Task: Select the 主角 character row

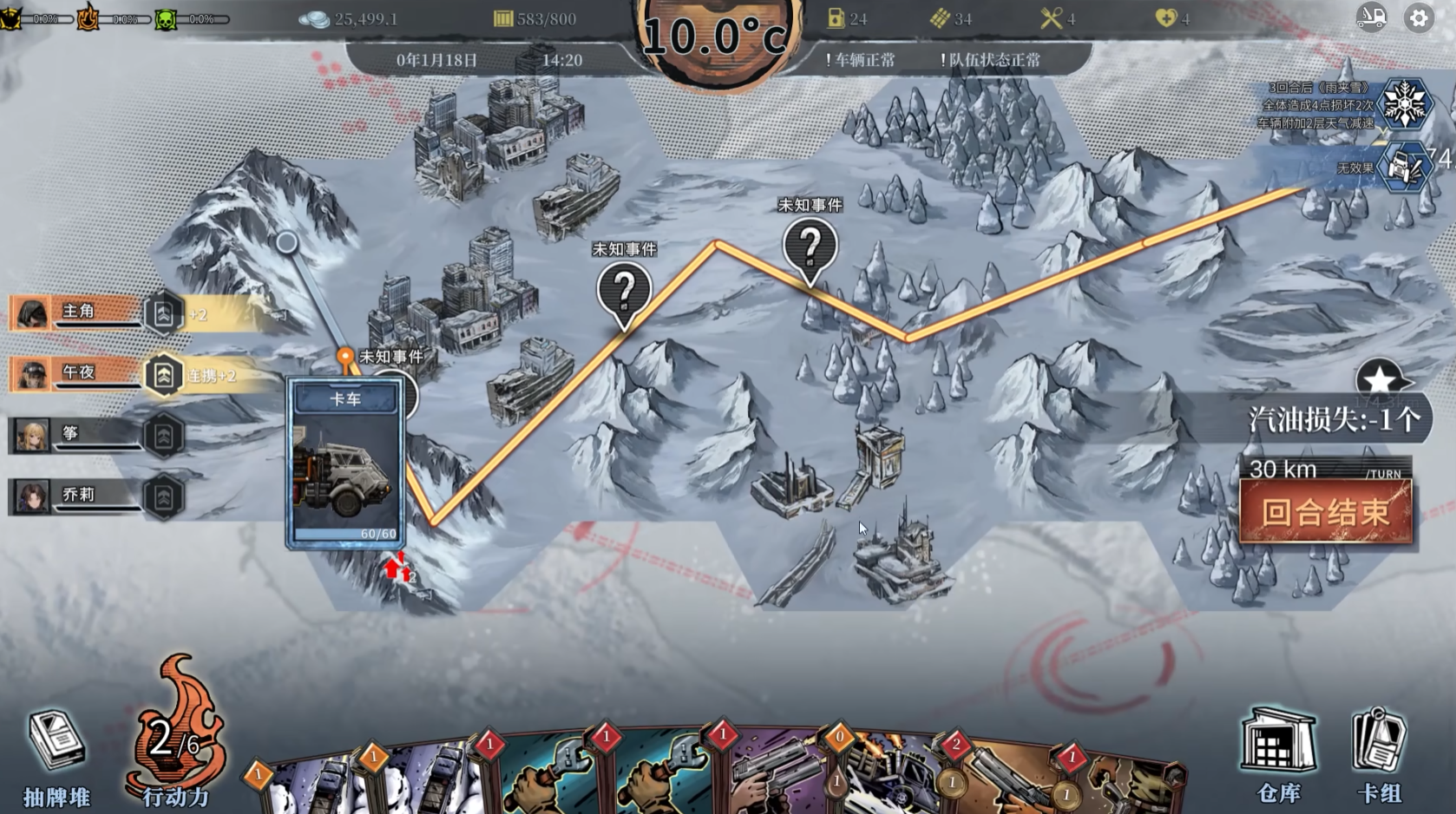Action: click(78, 312)
